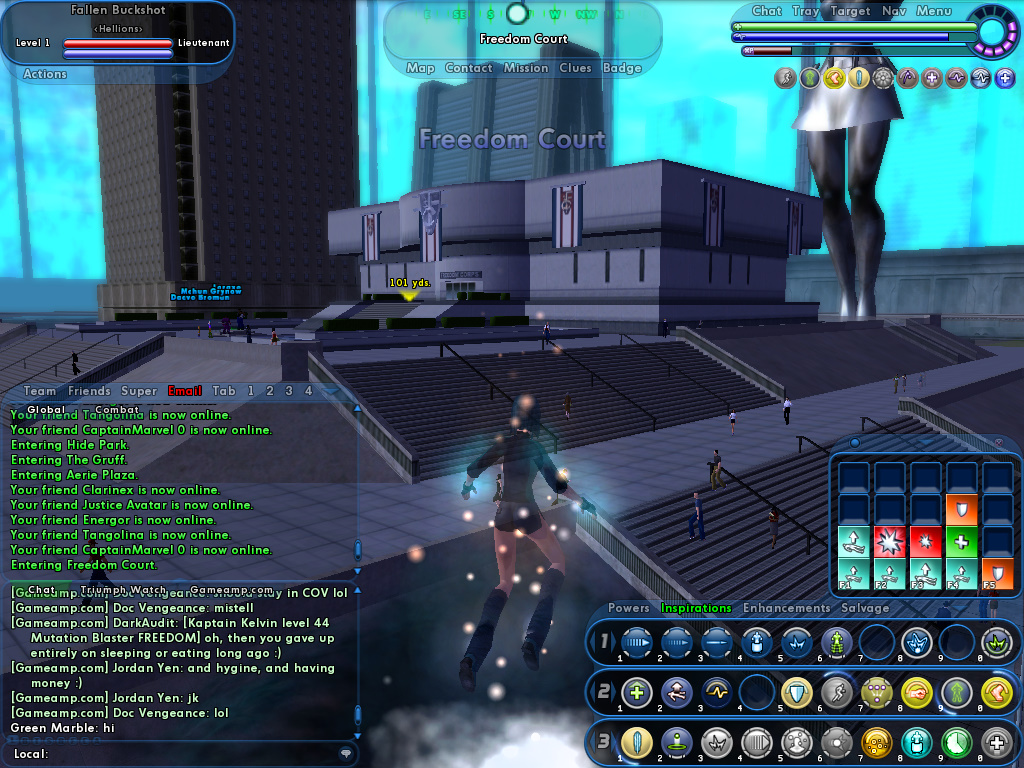1024x768 pixels.
Task: Open target Actions menu
Action: [x=45, y=74]
